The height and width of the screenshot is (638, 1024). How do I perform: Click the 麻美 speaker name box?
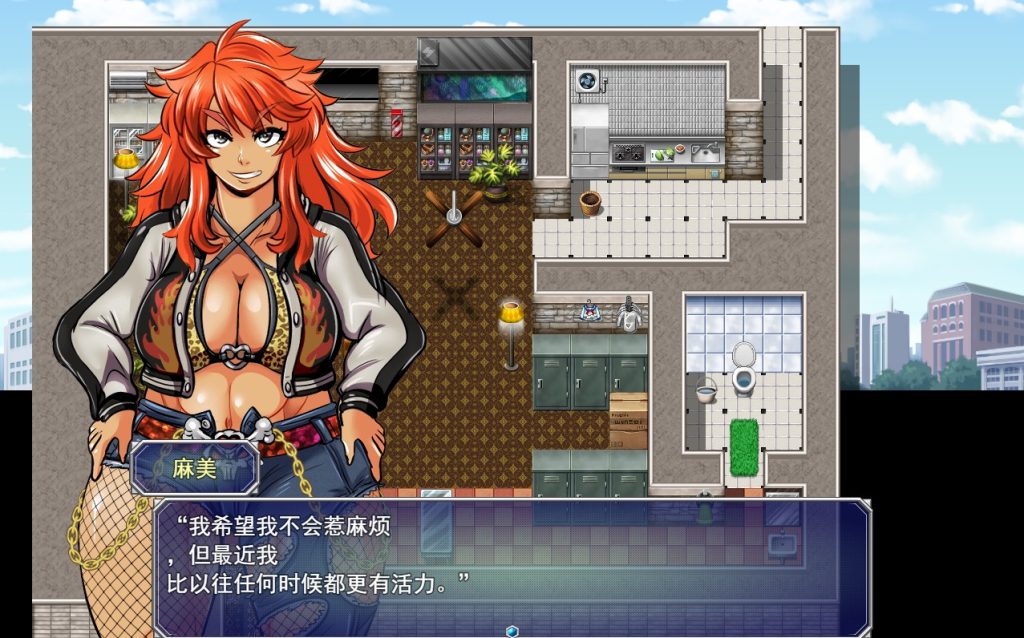(x=195, y=468)
